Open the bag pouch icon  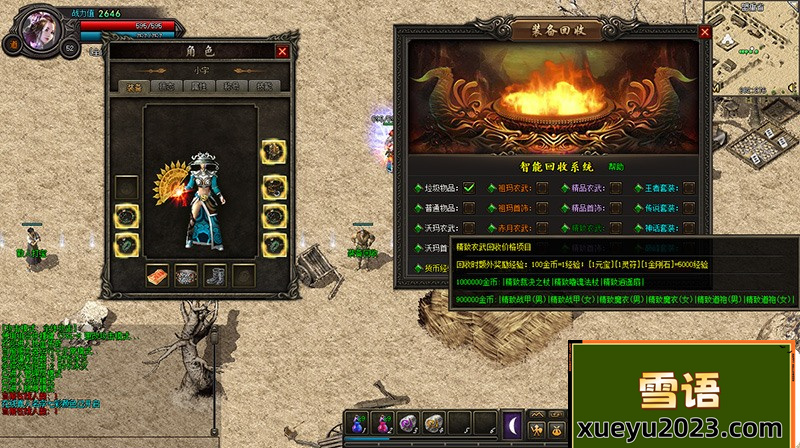[x=557, y=431]
